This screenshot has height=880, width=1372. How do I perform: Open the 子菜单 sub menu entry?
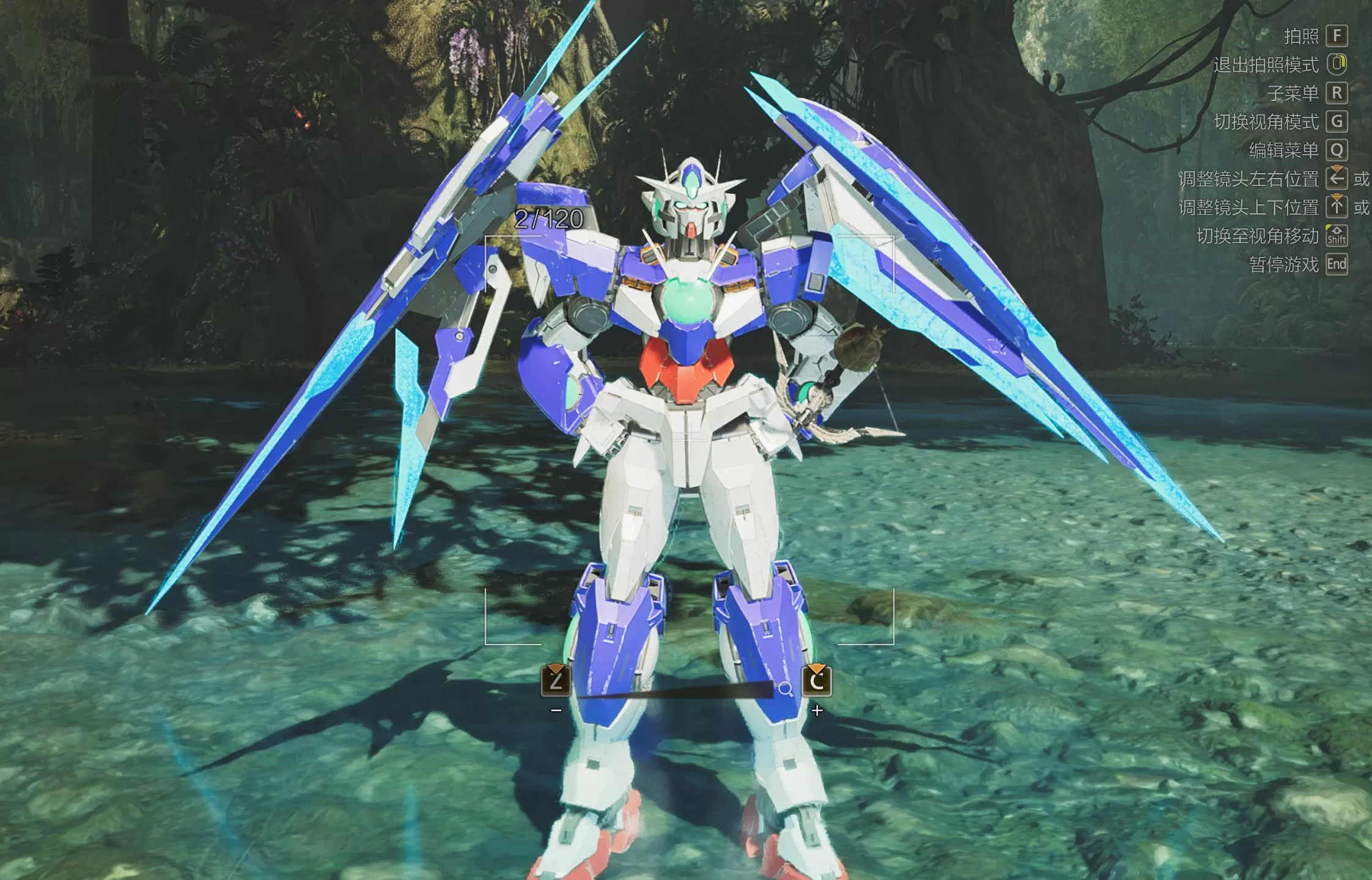[1293, 93]
